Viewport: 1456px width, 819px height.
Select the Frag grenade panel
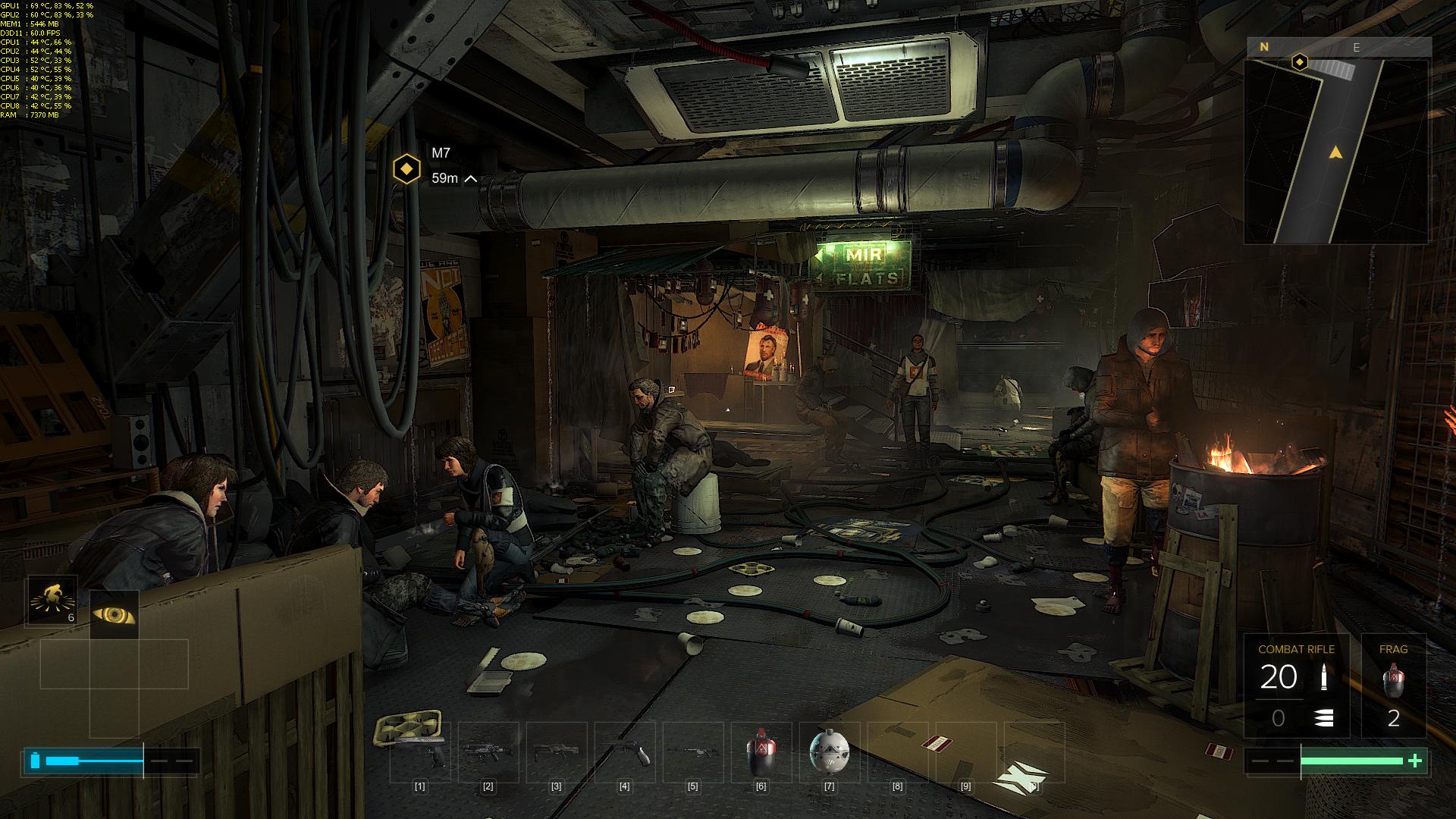[x=1393, y=686]
